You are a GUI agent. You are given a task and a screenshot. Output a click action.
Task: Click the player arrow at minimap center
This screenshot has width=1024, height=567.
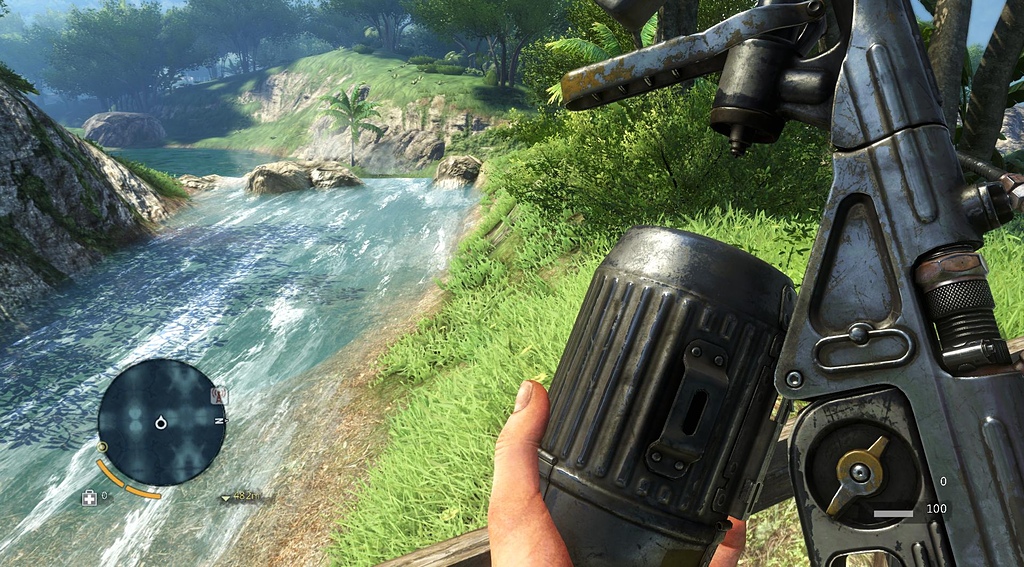click(x=160, y=423)
